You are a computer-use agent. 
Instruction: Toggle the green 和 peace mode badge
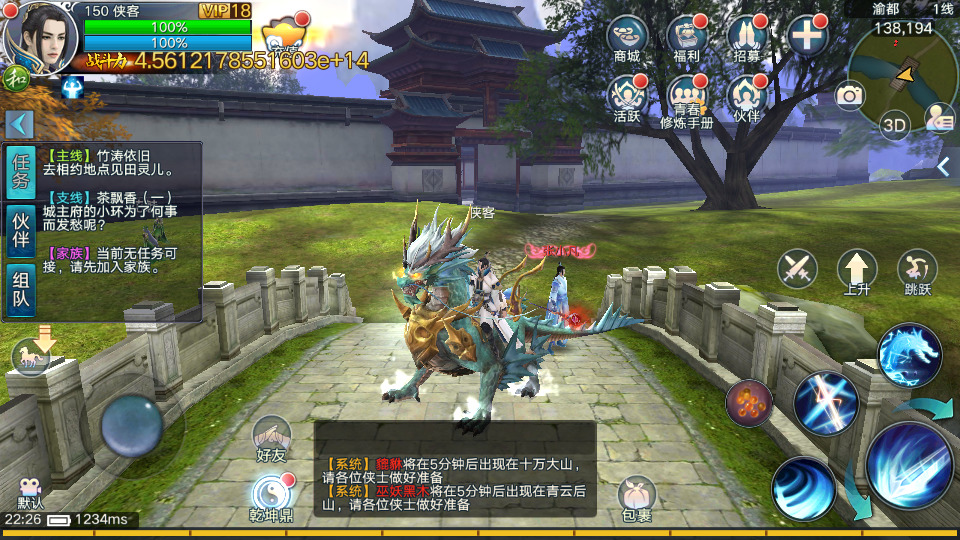(14, 78)
